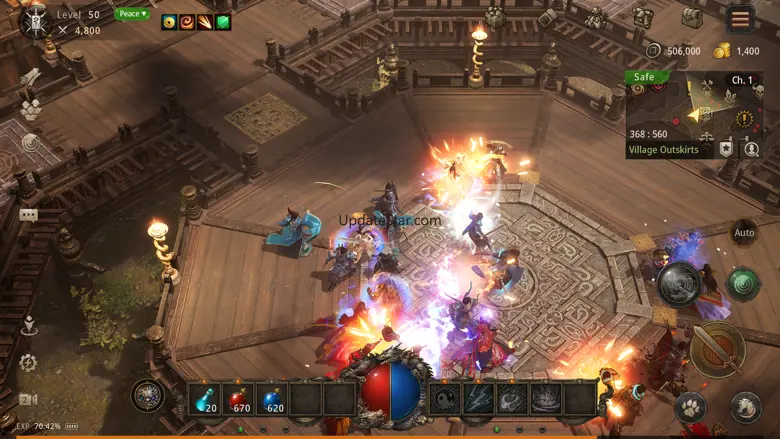This screenshot has width=780, height=439.
Task: Open the bag icon in top bar
Action: pos(692,17)
